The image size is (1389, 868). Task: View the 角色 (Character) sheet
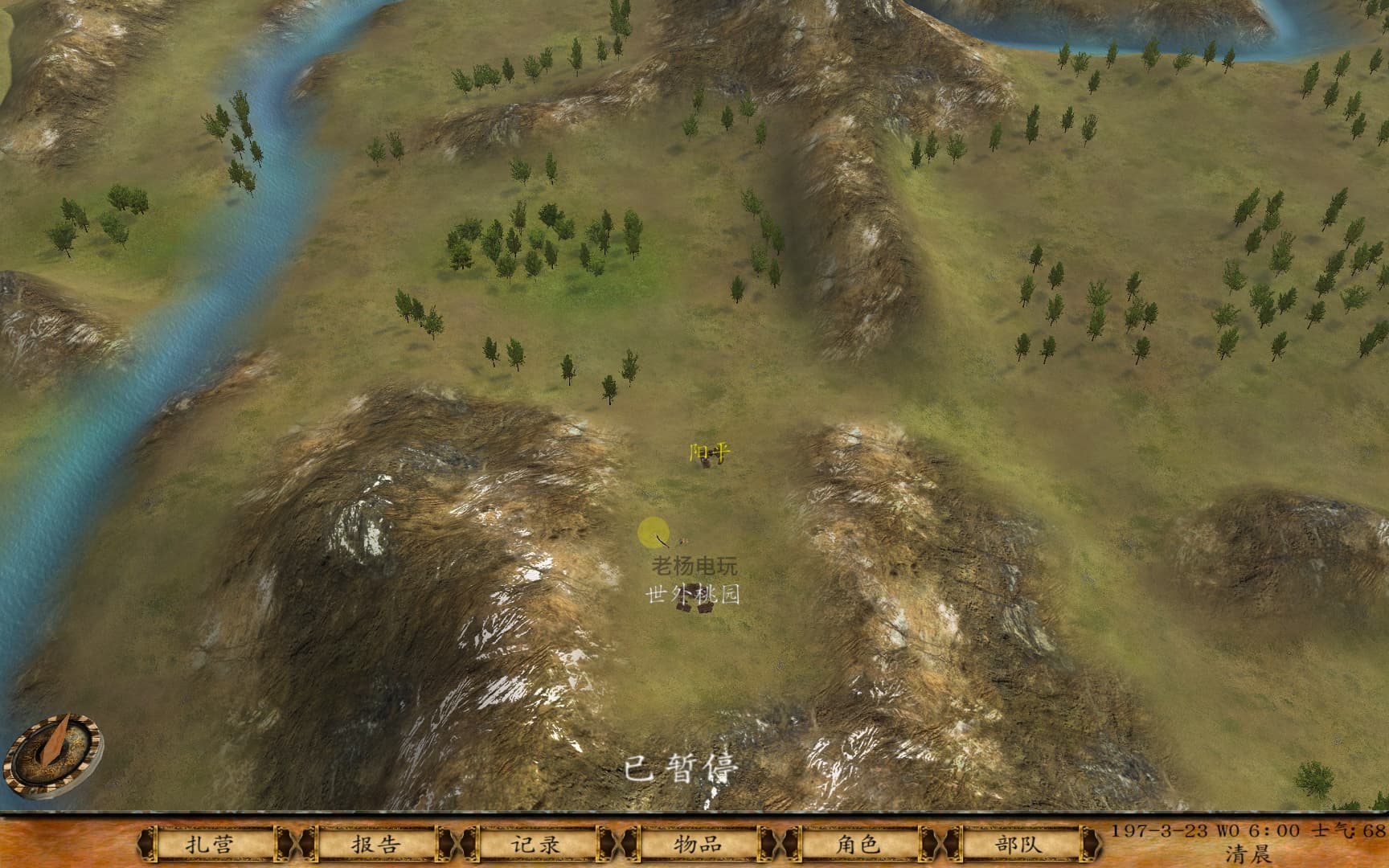(x=857, y=844)
